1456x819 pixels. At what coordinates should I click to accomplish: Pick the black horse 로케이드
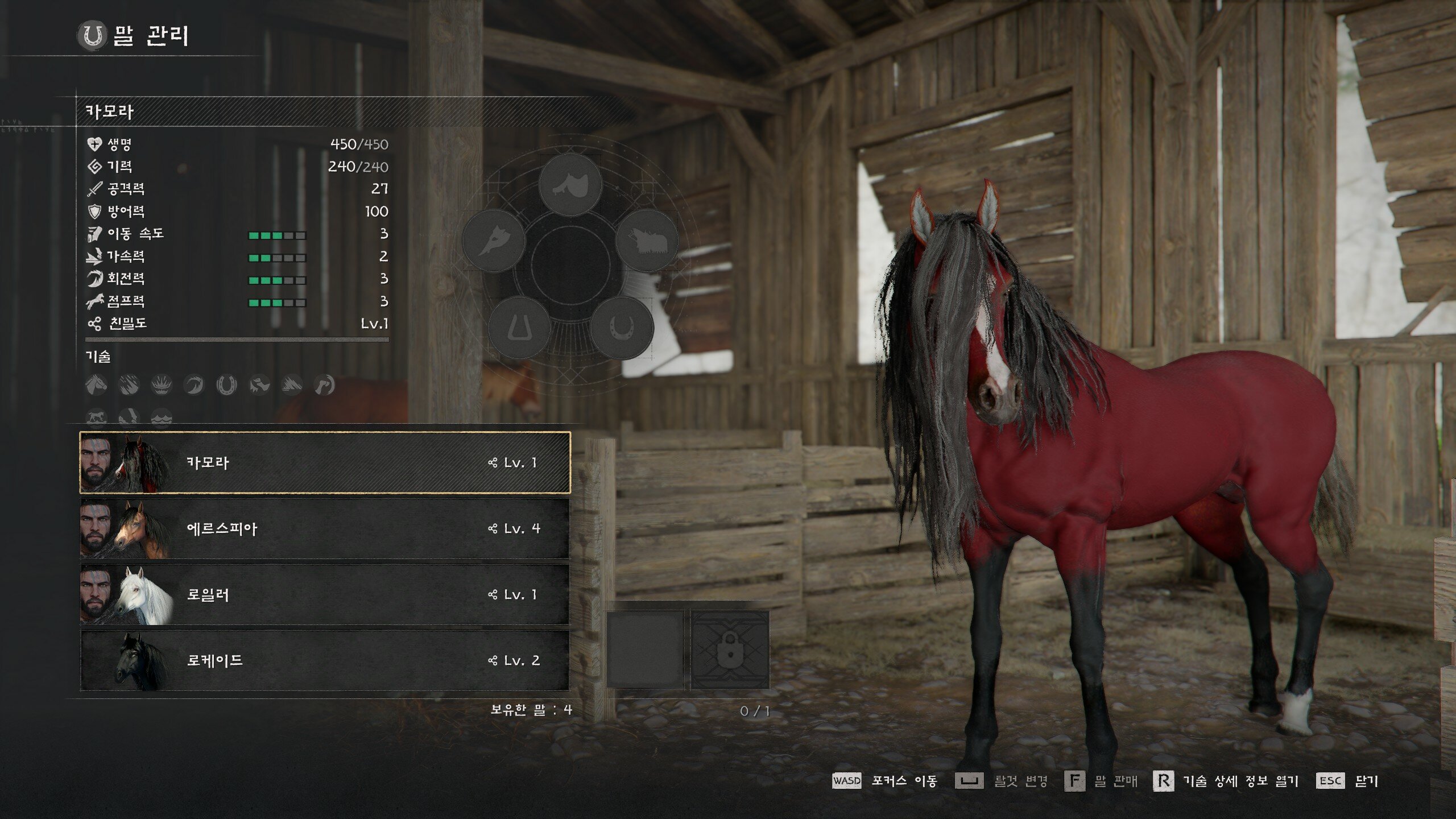324,660
